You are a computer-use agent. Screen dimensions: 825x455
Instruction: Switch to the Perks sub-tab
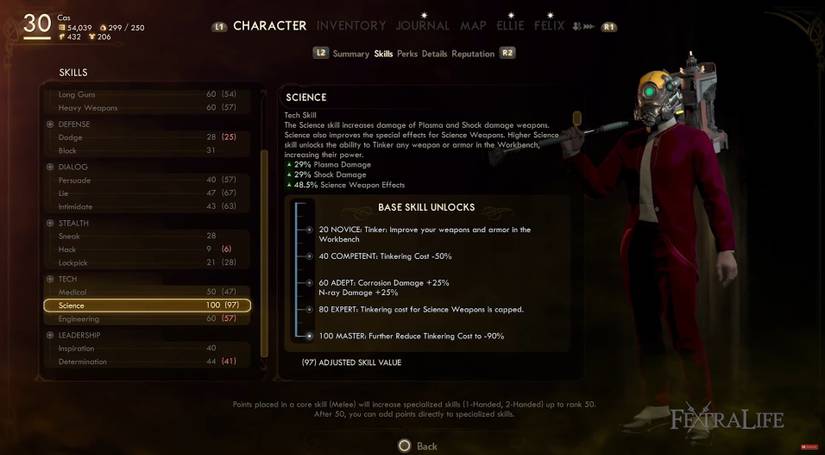(407, 54)
